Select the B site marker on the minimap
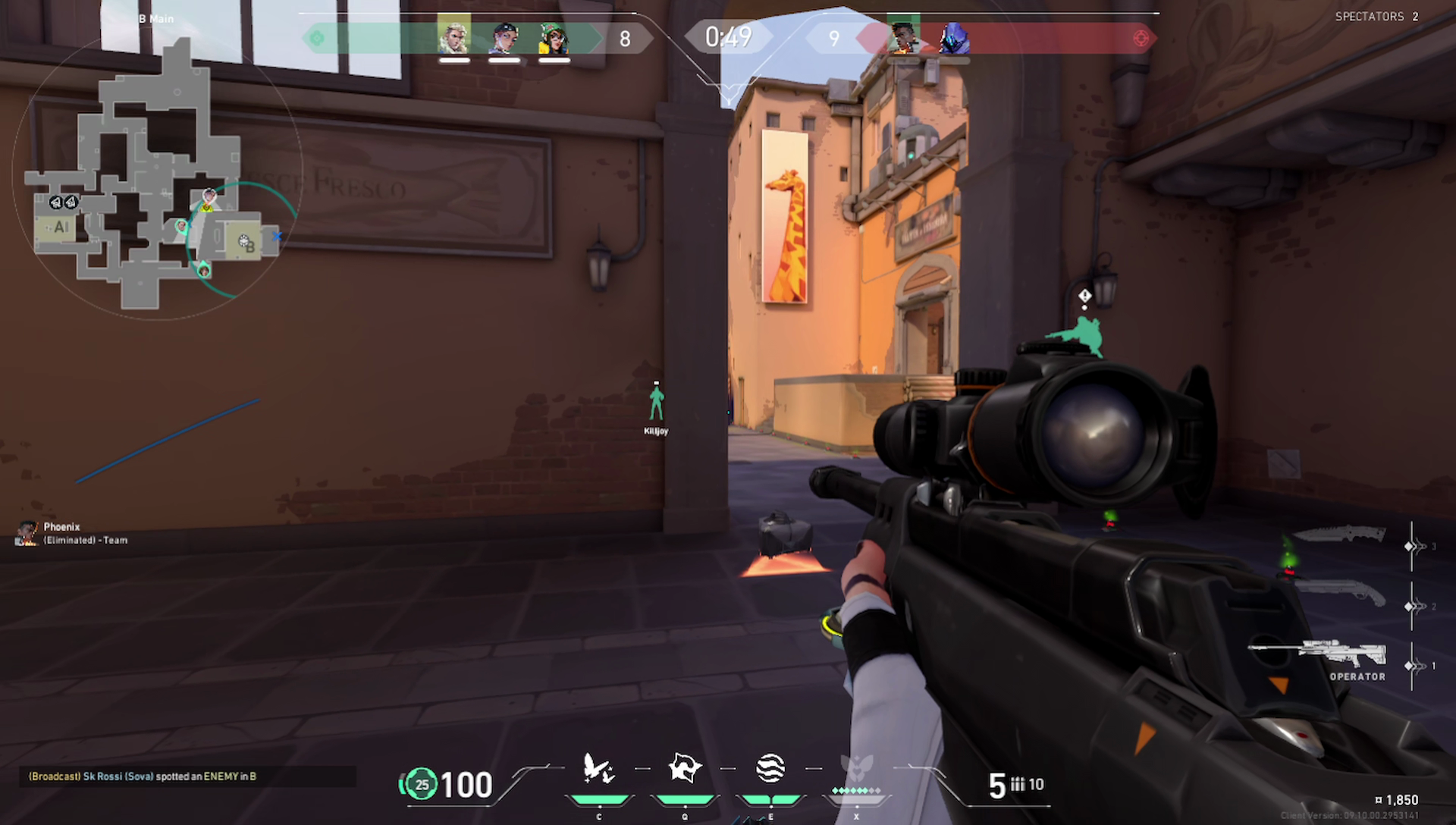 (x=246, y=242)
